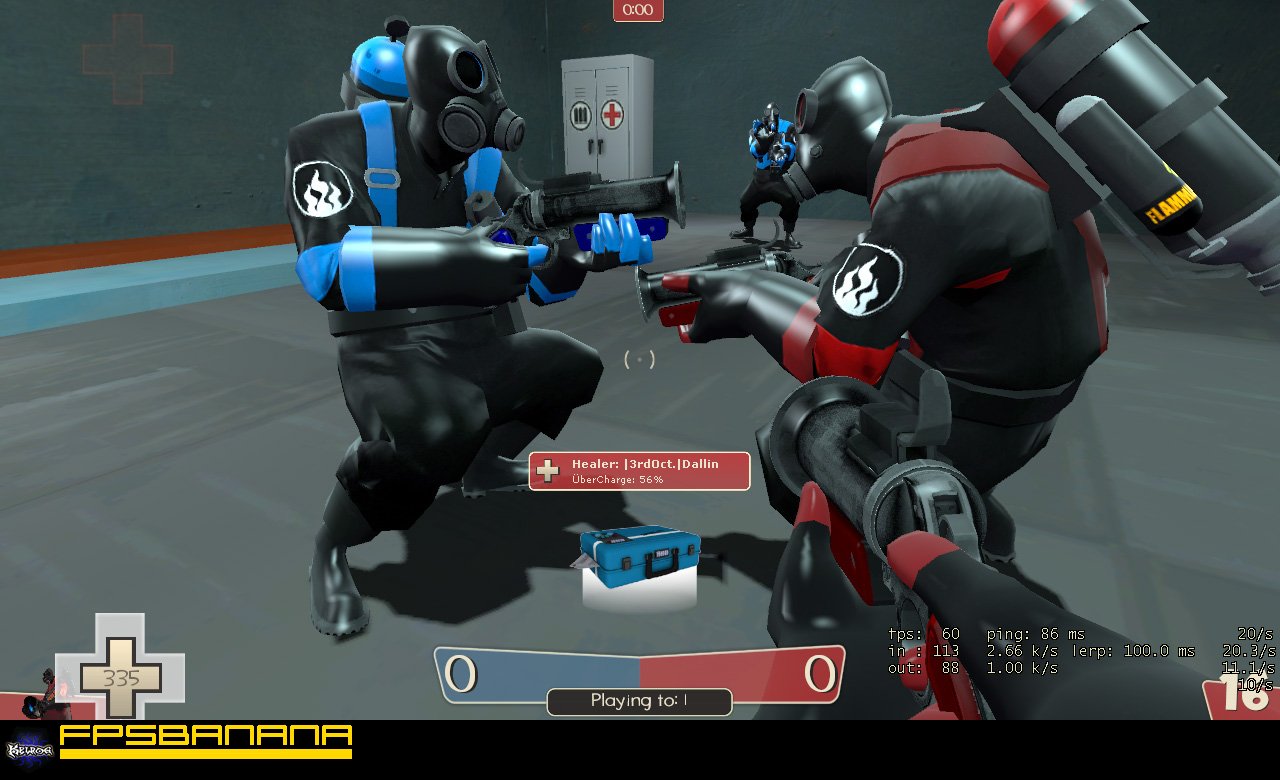Viewport: 1280px width, 780px height.
Task: Click the crosshair at screen center
Action: click(x=638, y=357)
